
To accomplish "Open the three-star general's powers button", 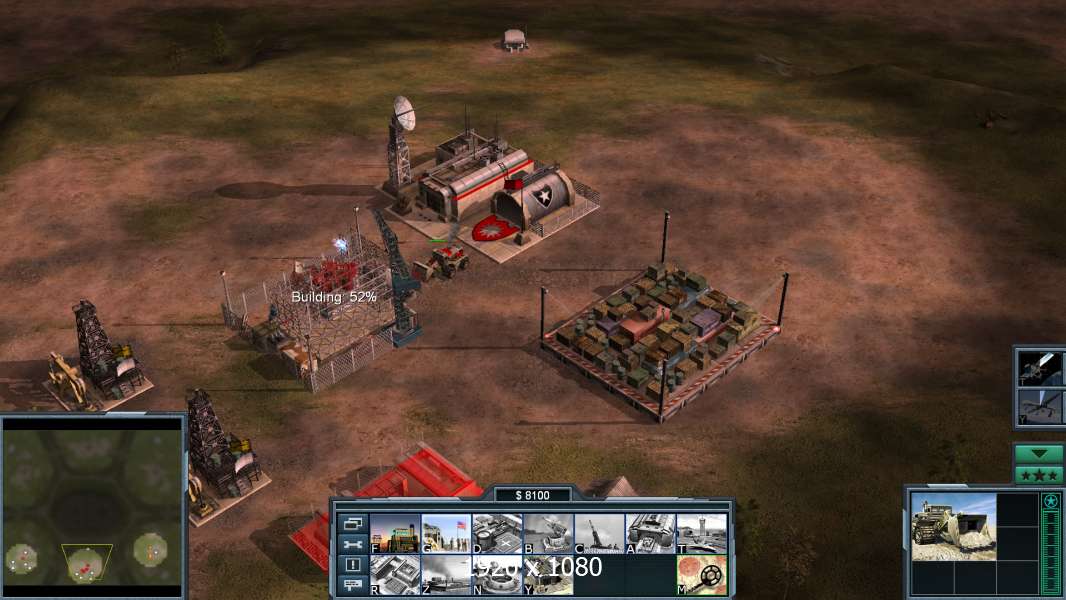I will (1038, 475).
